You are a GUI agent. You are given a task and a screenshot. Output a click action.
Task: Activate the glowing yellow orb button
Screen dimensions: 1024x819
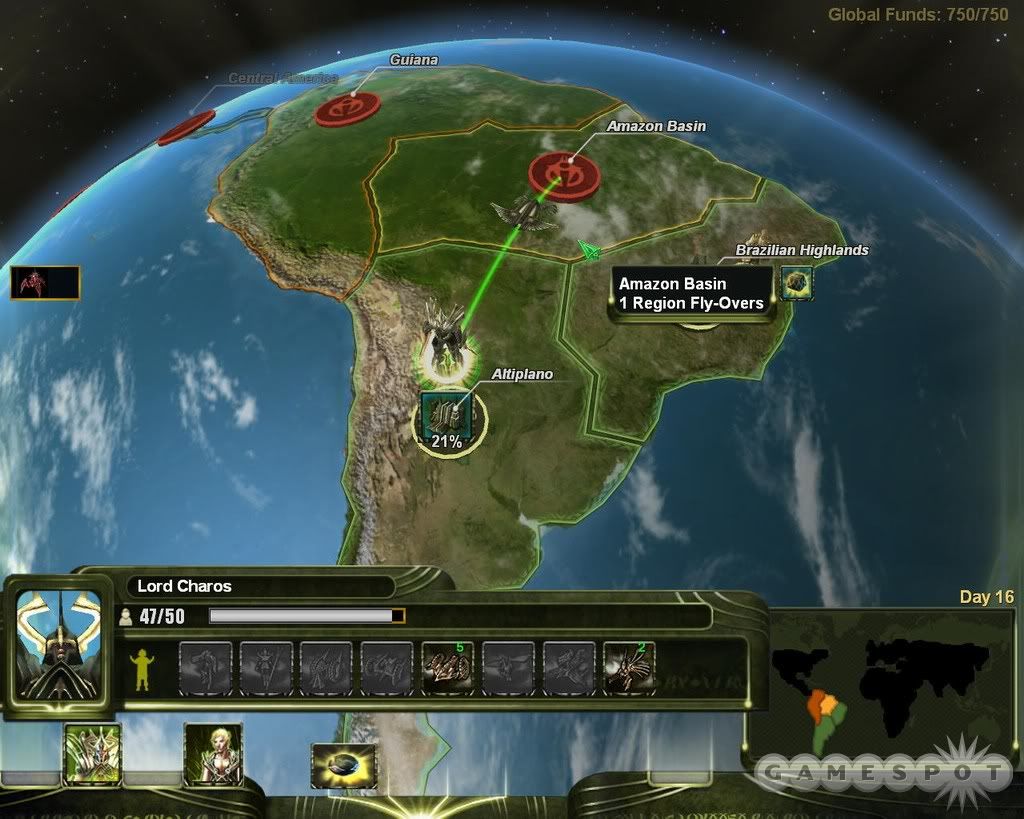tap(344, 765)
